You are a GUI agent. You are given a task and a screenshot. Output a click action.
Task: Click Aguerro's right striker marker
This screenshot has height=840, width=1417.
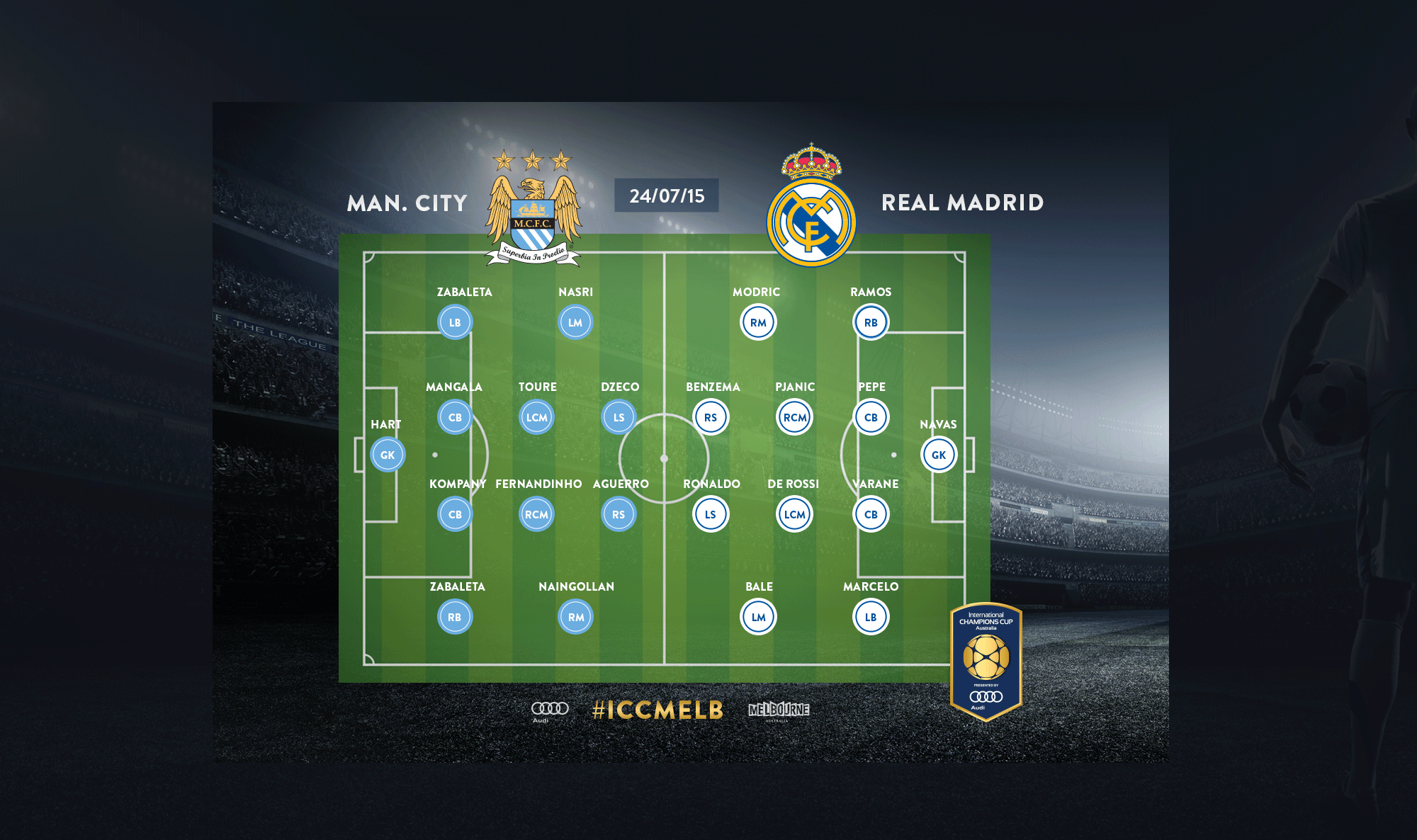point(619,514)
